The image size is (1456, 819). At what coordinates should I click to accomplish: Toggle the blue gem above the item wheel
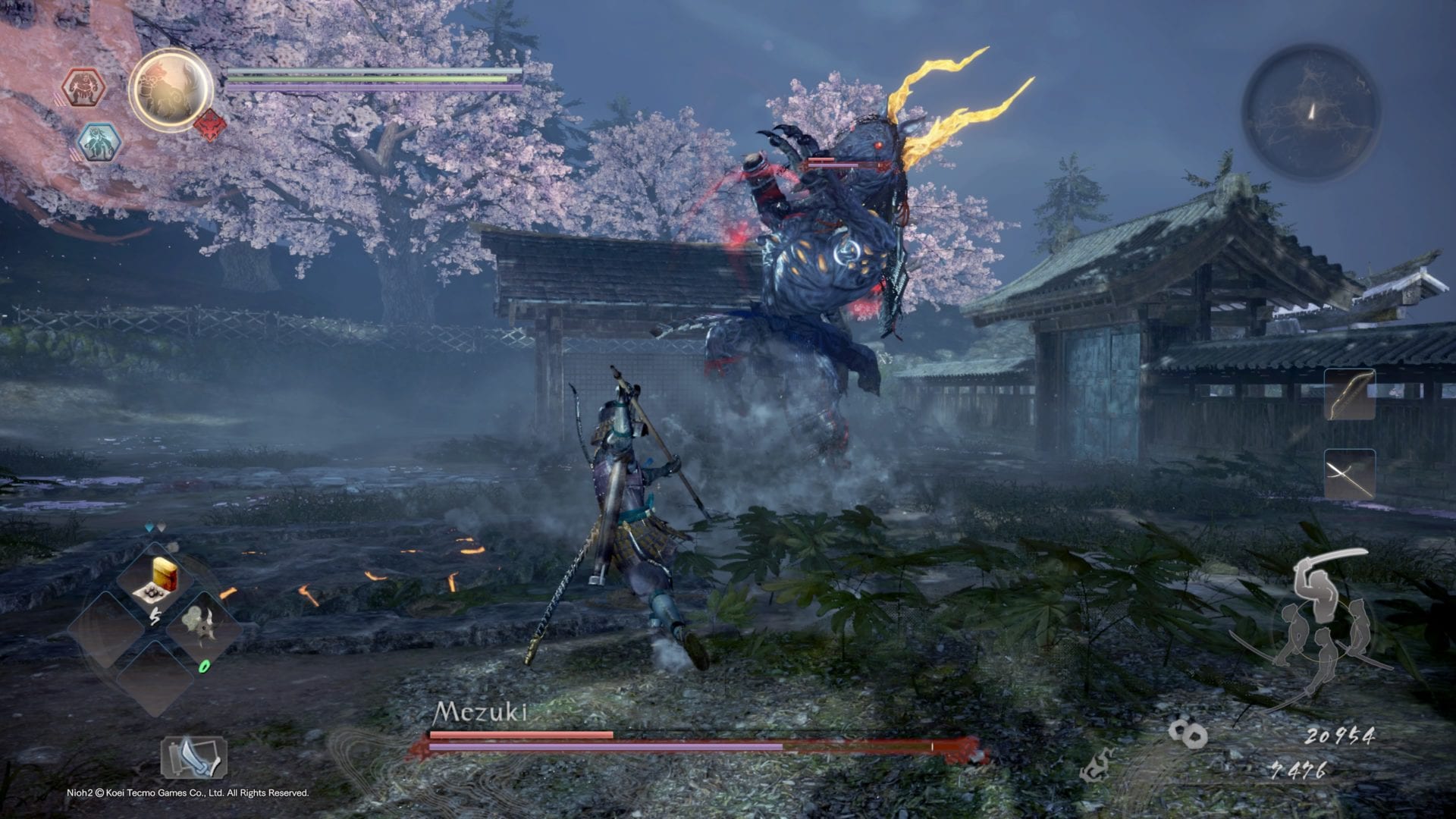click(149, 526)
